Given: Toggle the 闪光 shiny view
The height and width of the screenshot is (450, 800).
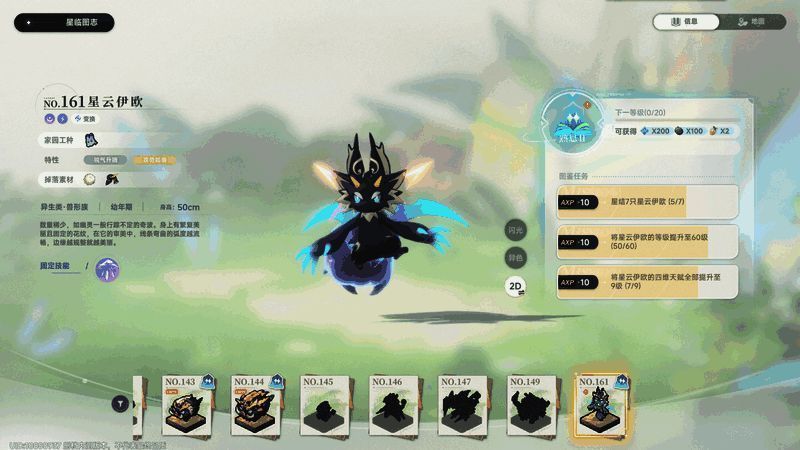Looking at the screenshot, I should click(516, 230).
